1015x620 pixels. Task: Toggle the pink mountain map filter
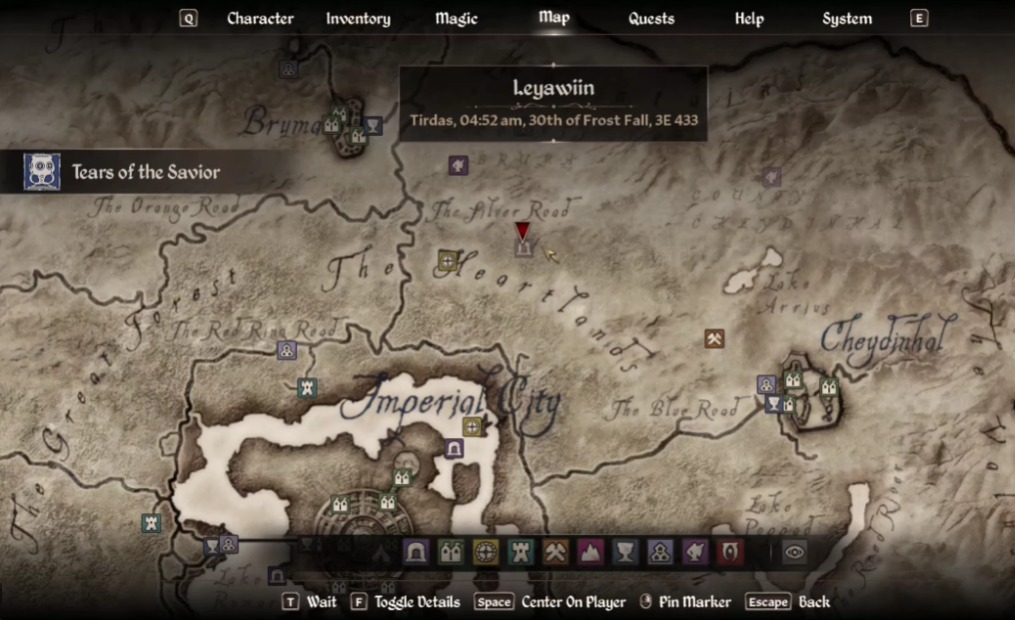point(591,552)
